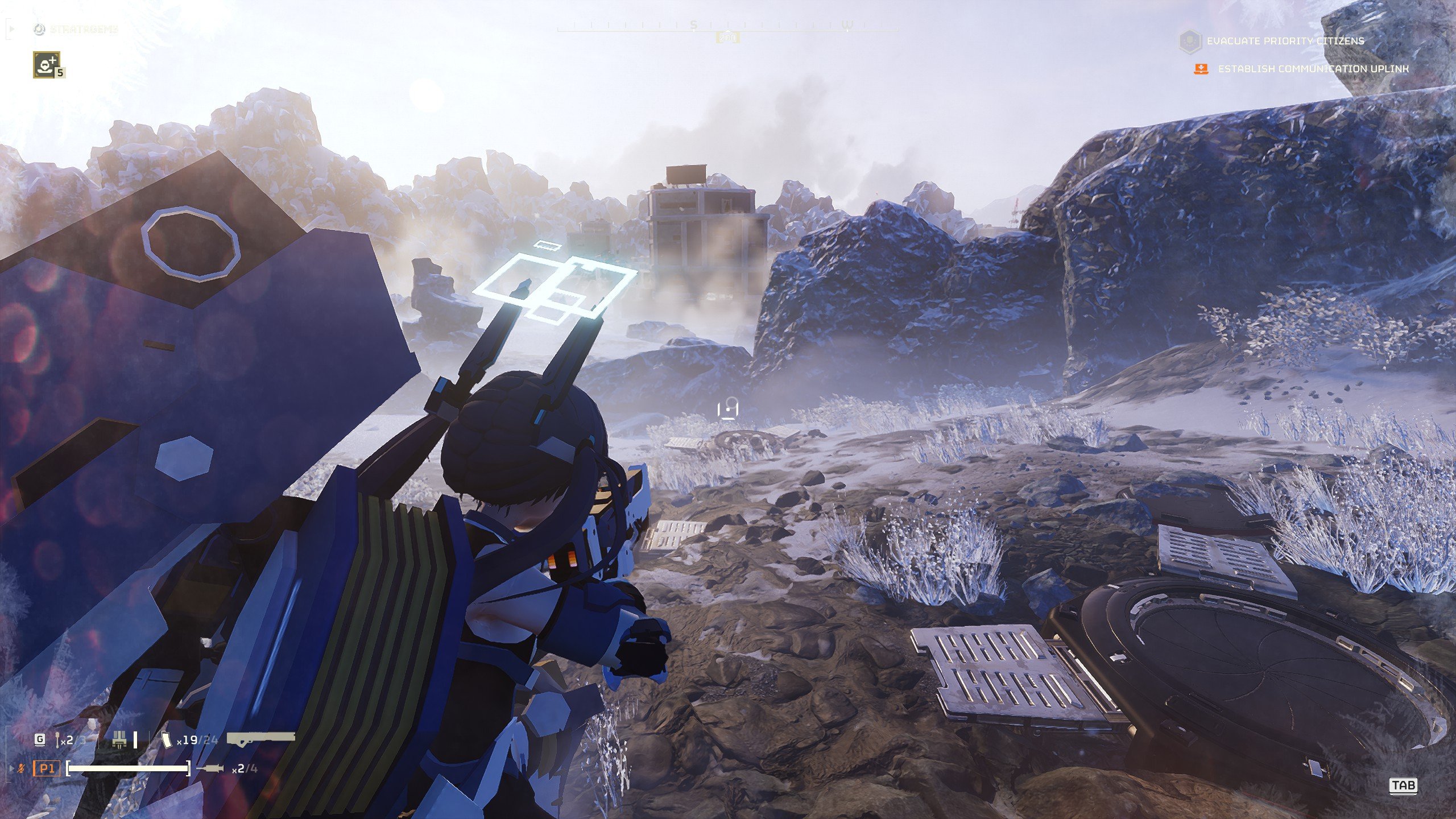
Task: Select the grenade icon
Action: coord(59,740)
